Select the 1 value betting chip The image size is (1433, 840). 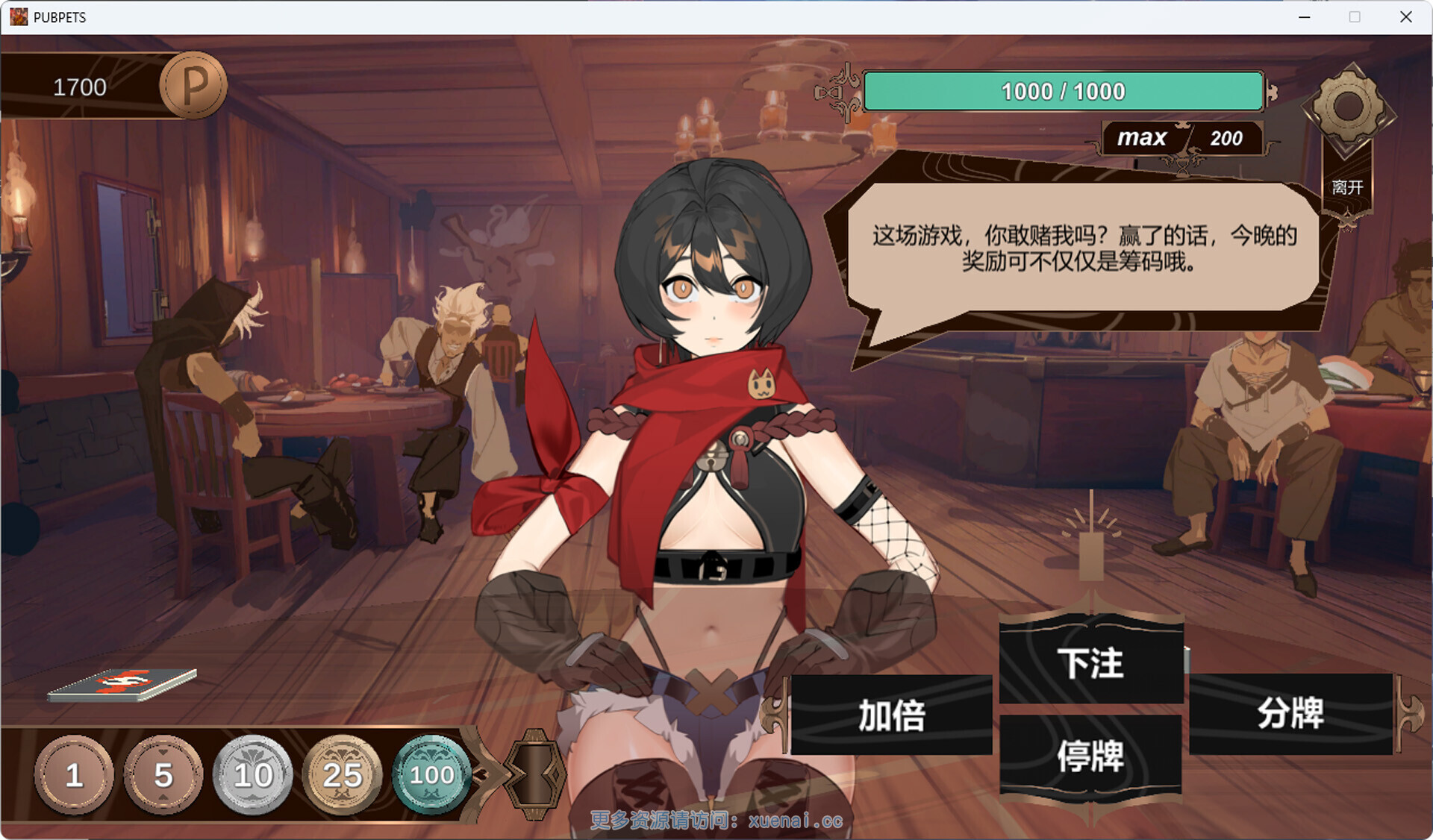point(73,774)
